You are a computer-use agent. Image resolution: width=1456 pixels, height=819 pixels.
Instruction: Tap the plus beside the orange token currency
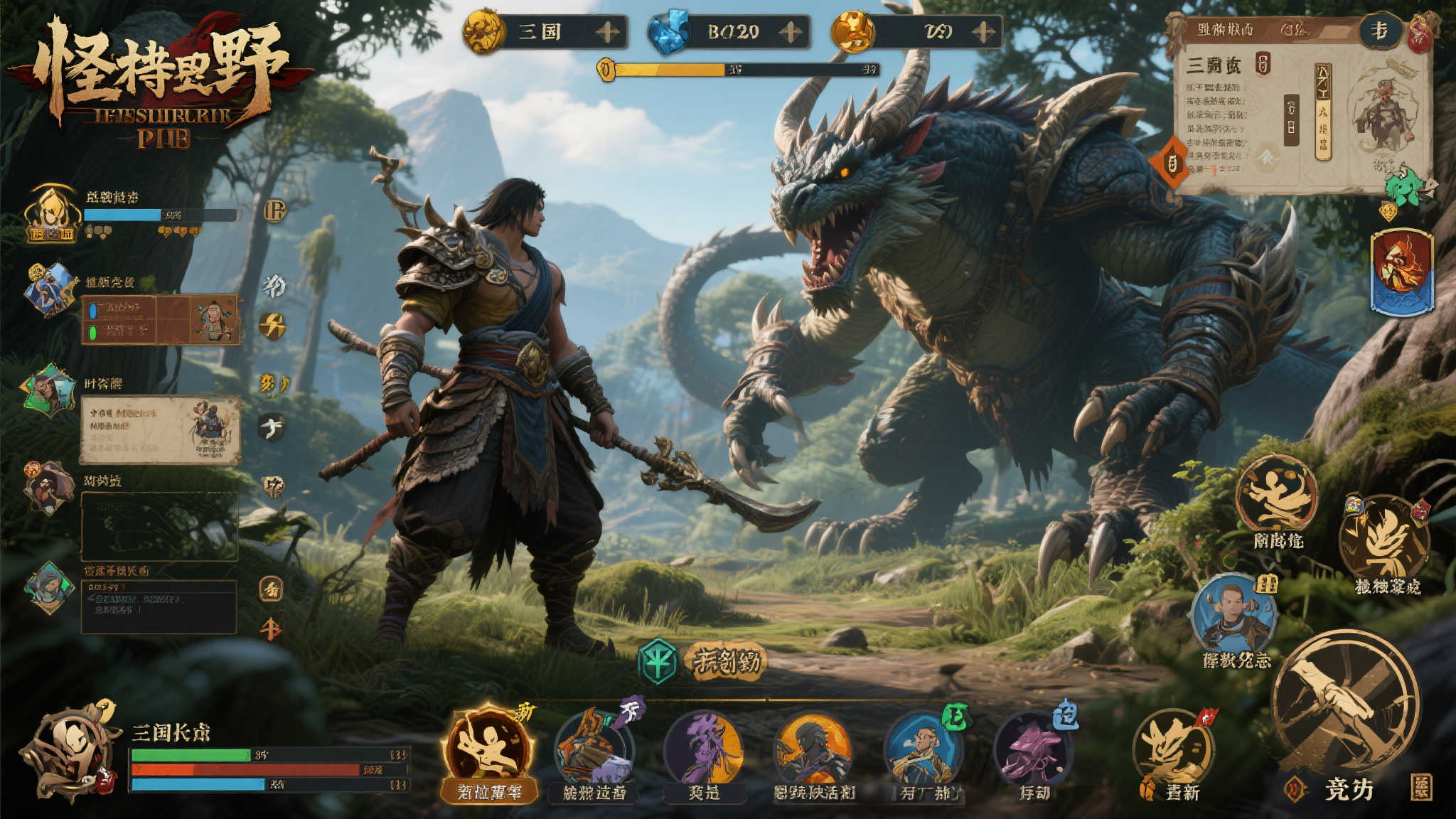click(x=983, y=32)
